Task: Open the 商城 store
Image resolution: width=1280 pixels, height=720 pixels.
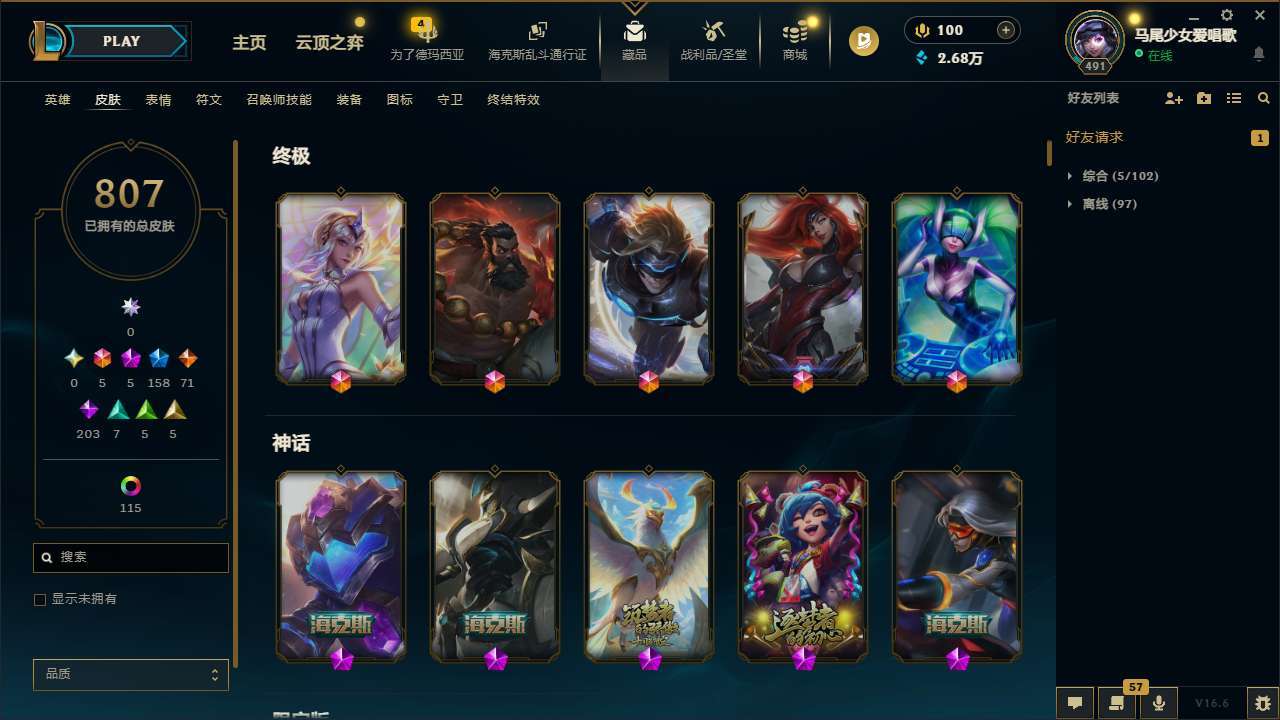Action: click(x=794, y=41)
